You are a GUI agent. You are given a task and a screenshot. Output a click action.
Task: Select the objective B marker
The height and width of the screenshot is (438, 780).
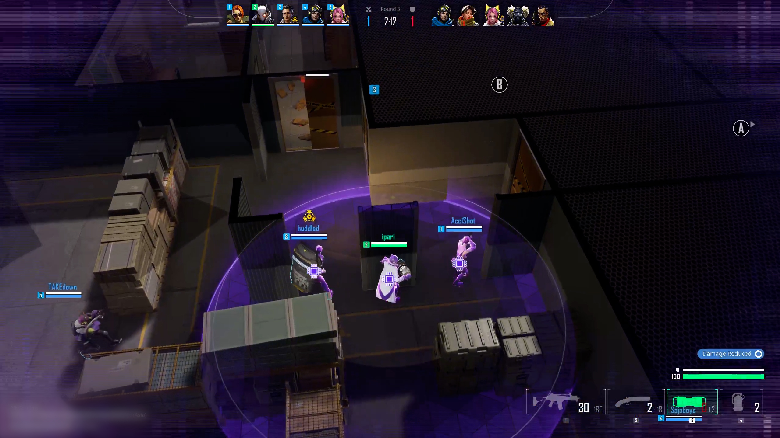coord(500,85)
